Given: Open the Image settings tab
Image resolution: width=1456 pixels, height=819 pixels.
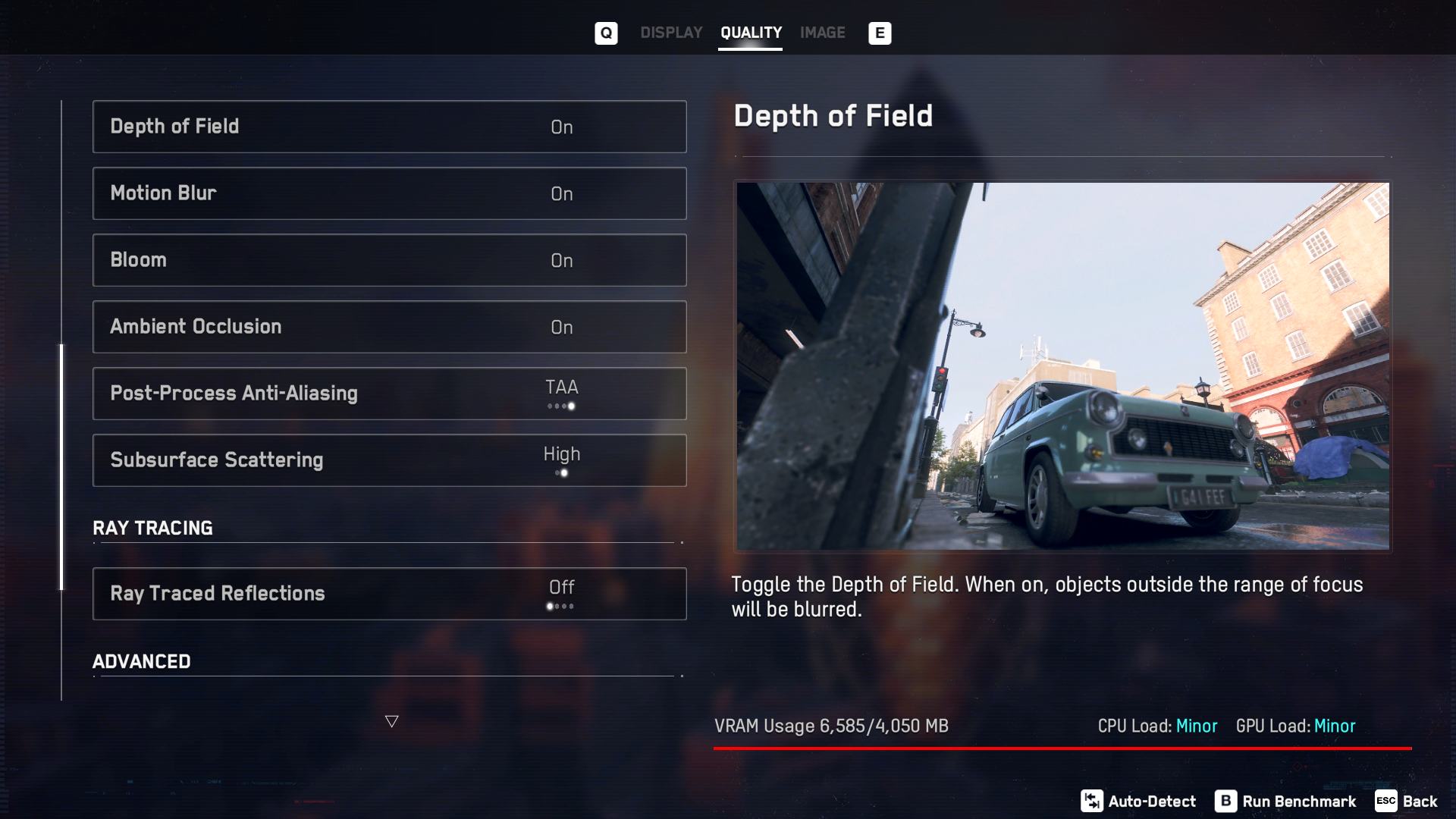Looking at the screenshot, I should tap(822, 33).
